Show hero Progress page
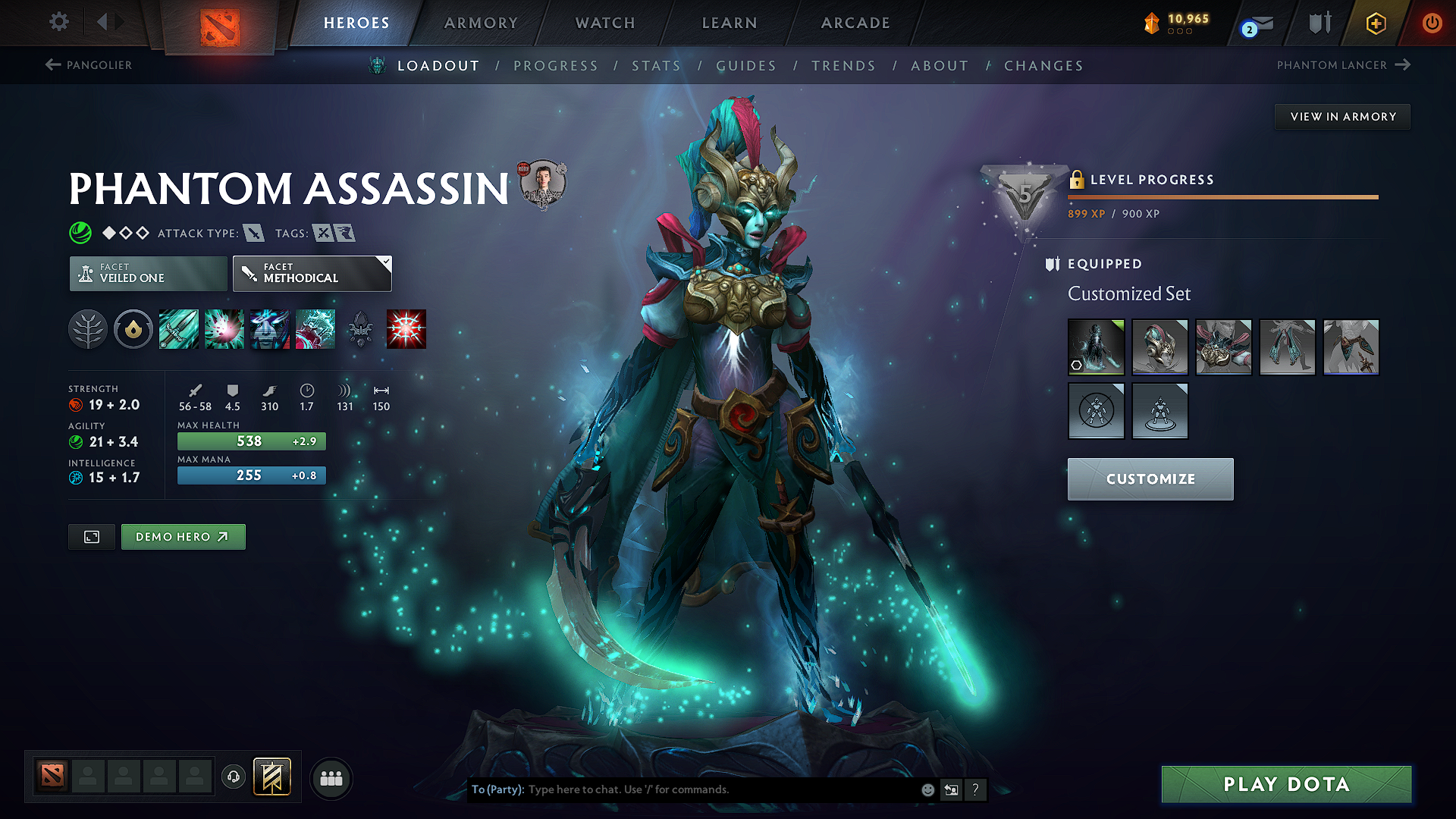The image size is (1456, 819). [556, 66]
